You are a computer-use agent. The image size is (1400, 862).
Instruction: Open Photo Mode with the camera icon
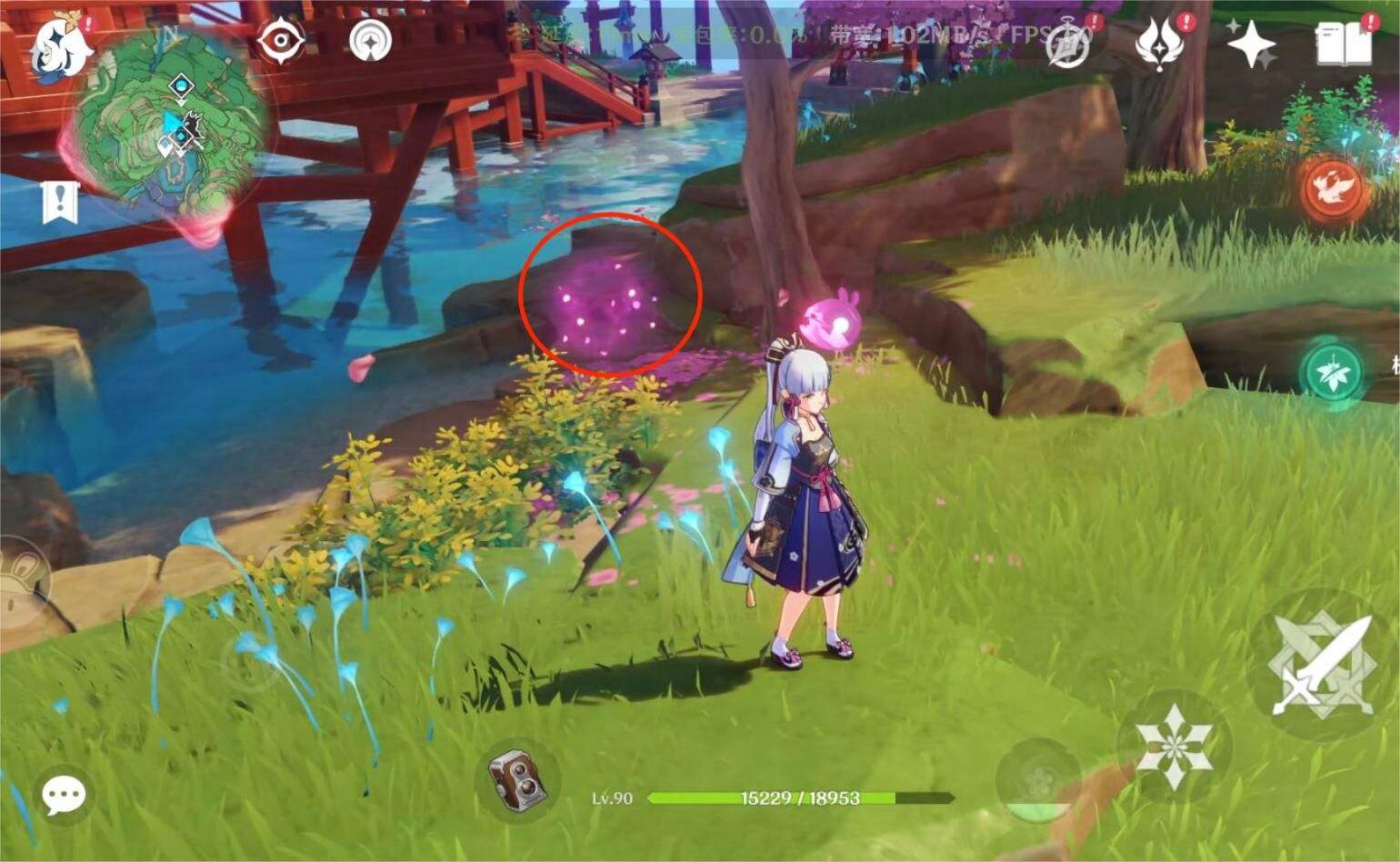tap(518, 782)
